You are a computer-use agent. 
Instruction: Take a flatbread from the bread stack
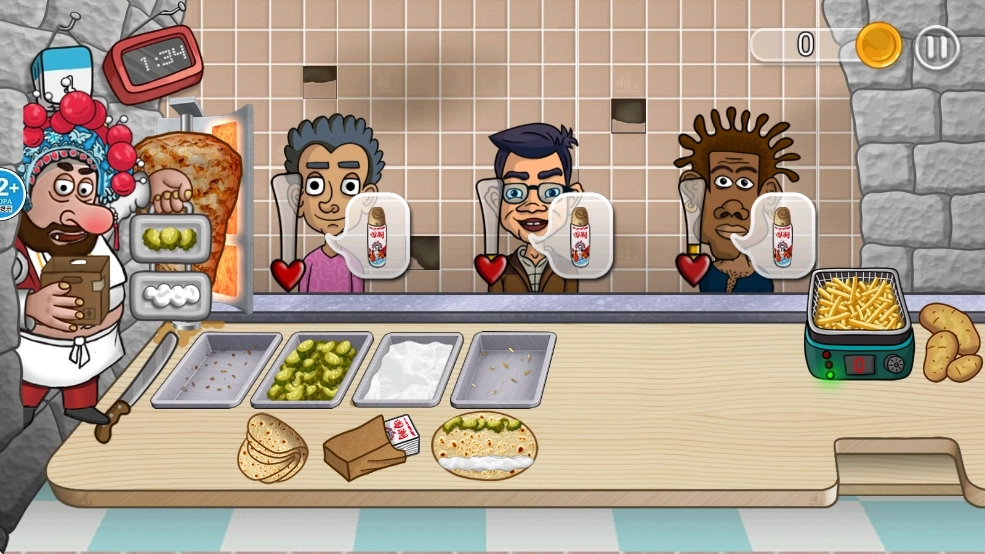(272, 448)
